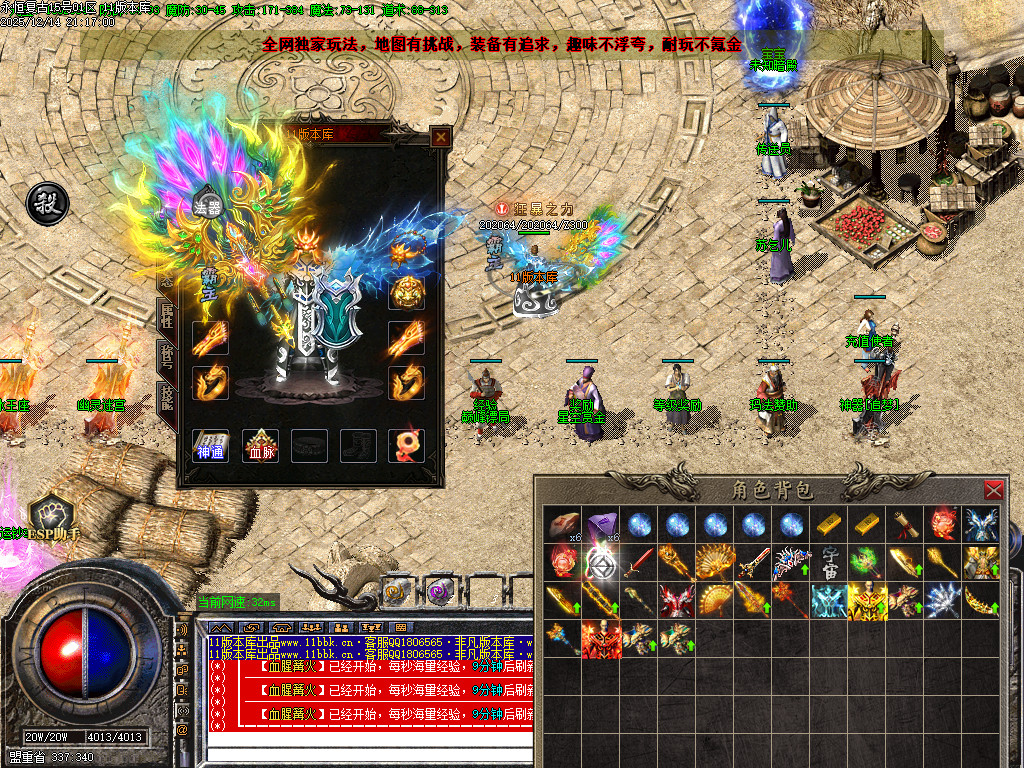Pick the purple pouch item in inventory
The image size is (1024, 768).
point(600,525)
